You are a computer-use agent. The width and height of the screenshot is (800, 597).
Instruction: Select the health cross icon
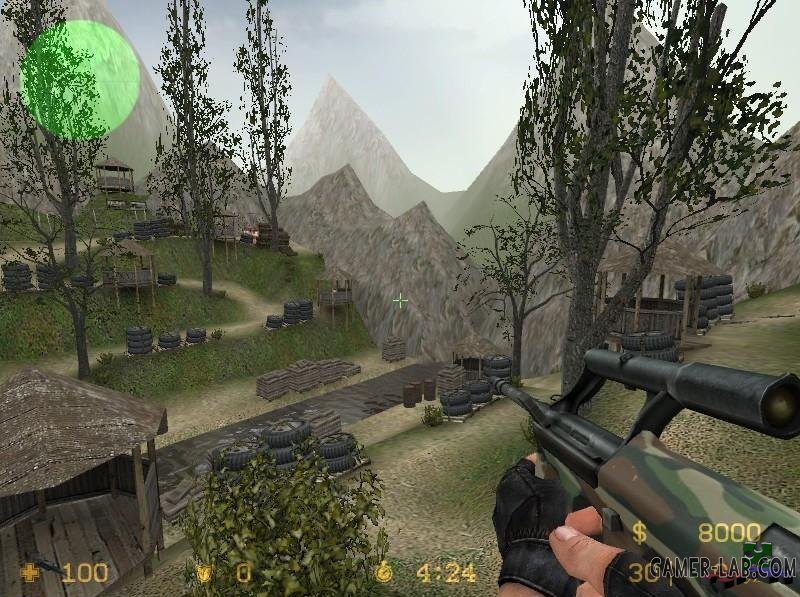pyautogui.click(x=31, y=574)
